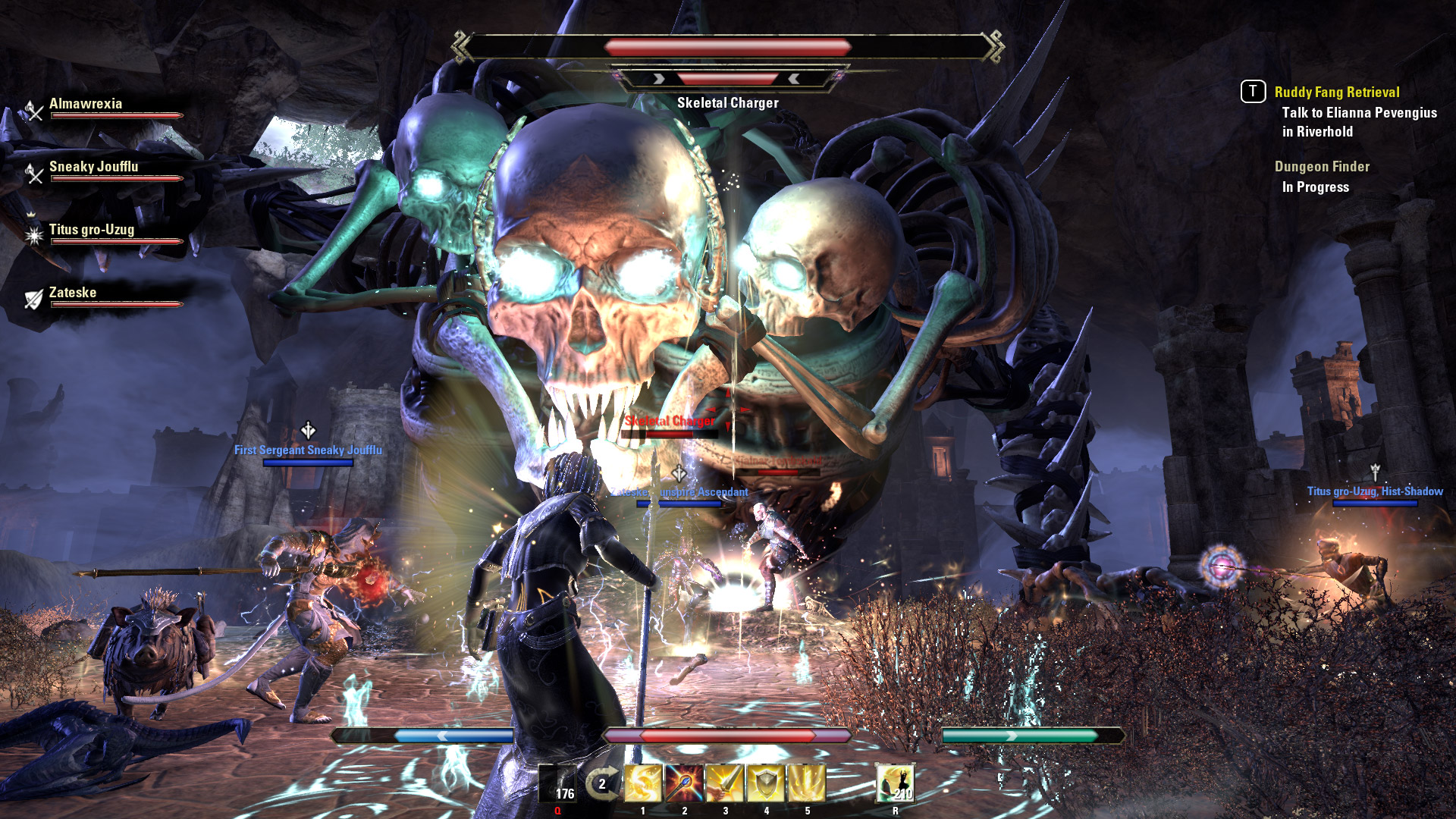Image resolution: width=1456 pixels, height=819 pixels.
Task: Click the First Sergeant Sneaky Joufflu nameplate
Action: (x=308, y=449)
